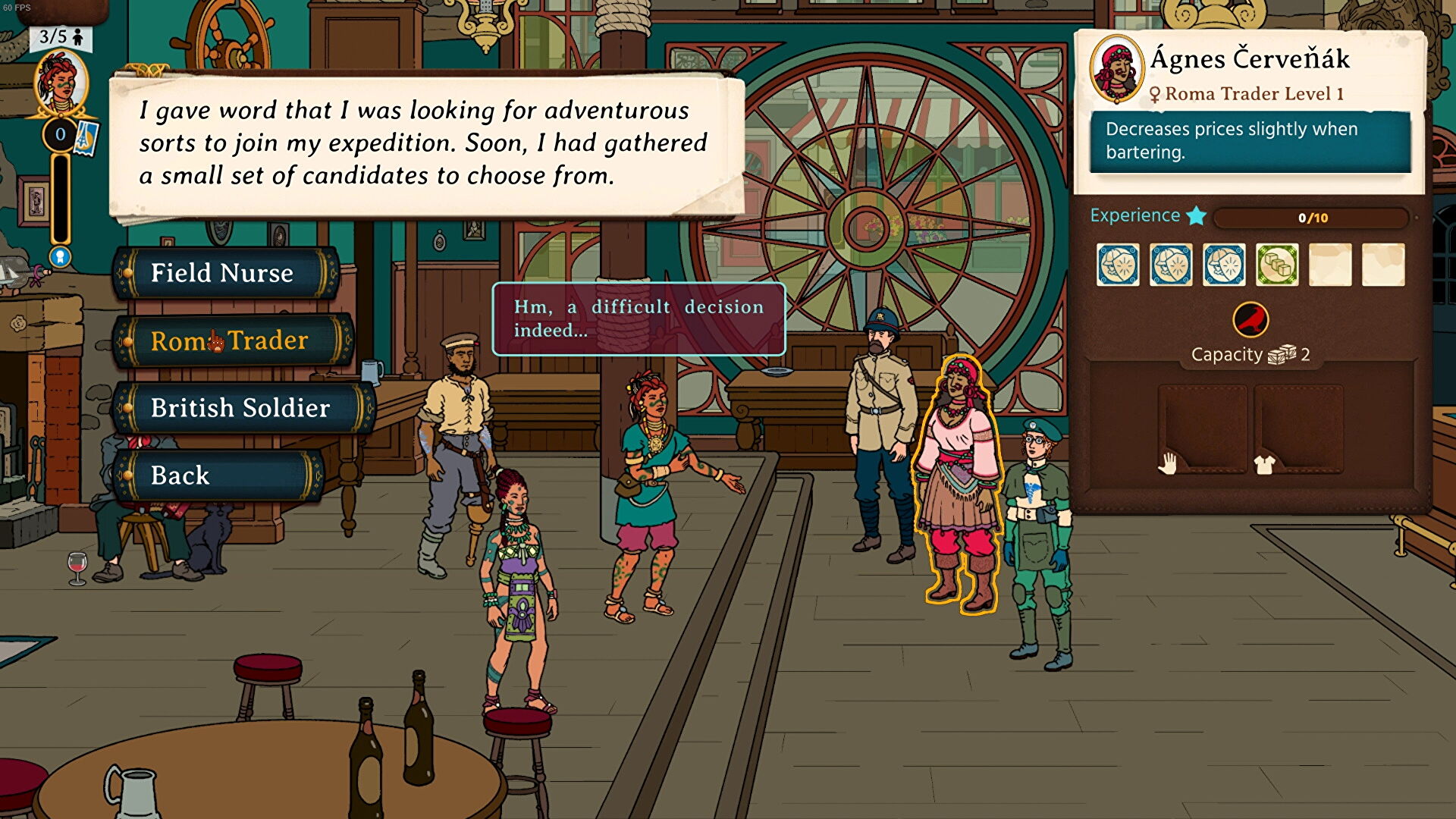Select the shirt equipment slot
The image size is (1456, 819).
tap(1298, 429)
